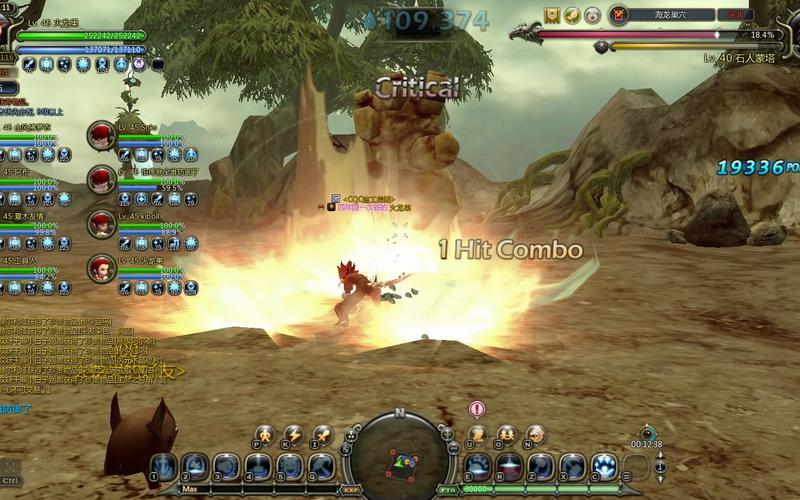Use the skill in hotbar slot 5
800x500 pixels.
(x=290, y=466)
